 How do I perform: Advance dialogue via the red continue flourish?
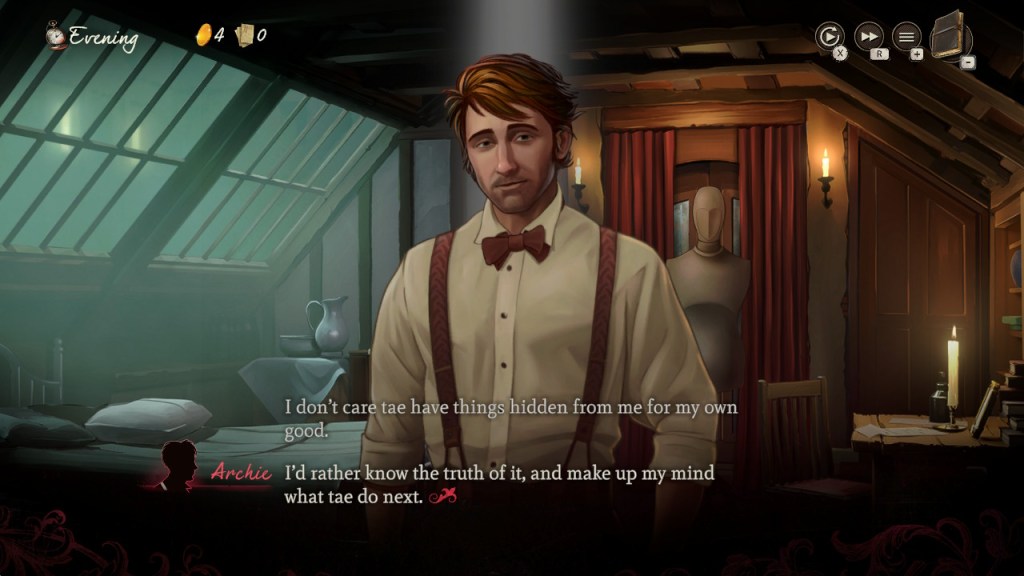pos(442,496)
